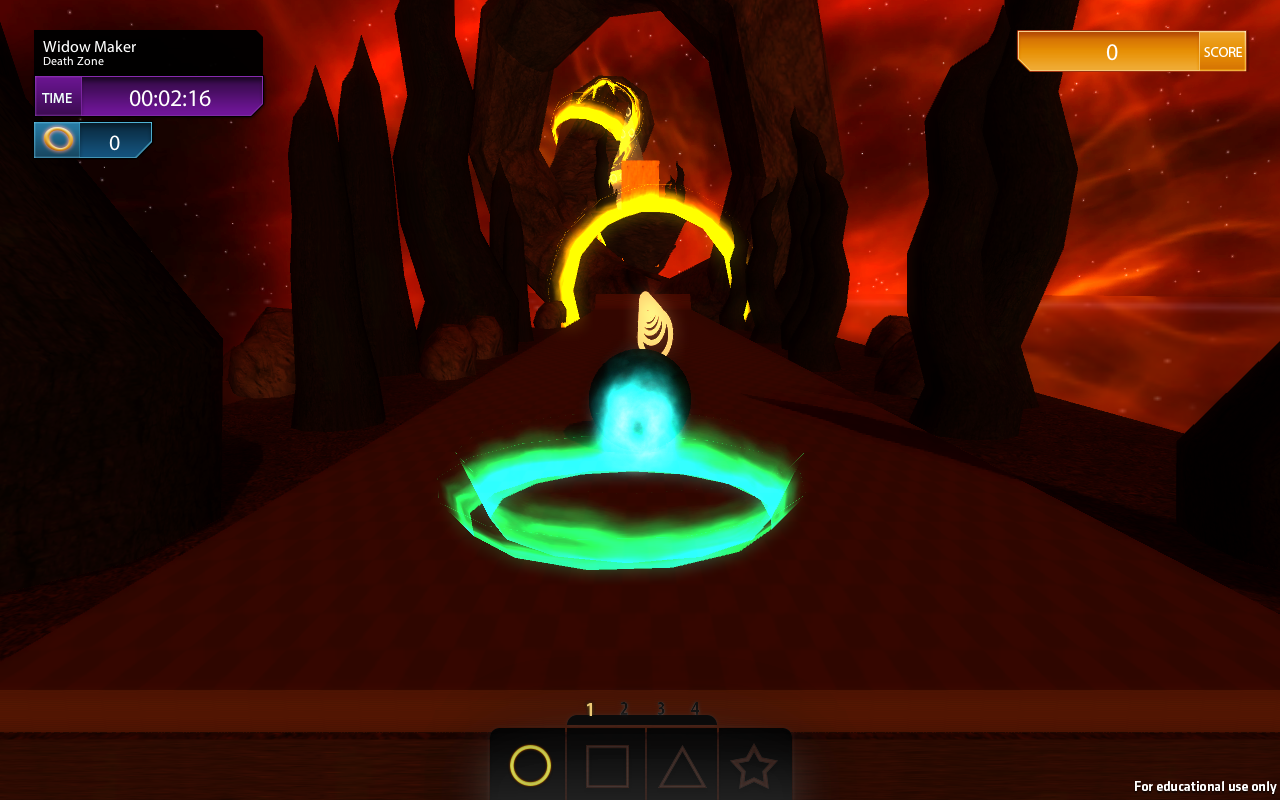Select the triangle shape in the hotbar

tap(681, 766)
